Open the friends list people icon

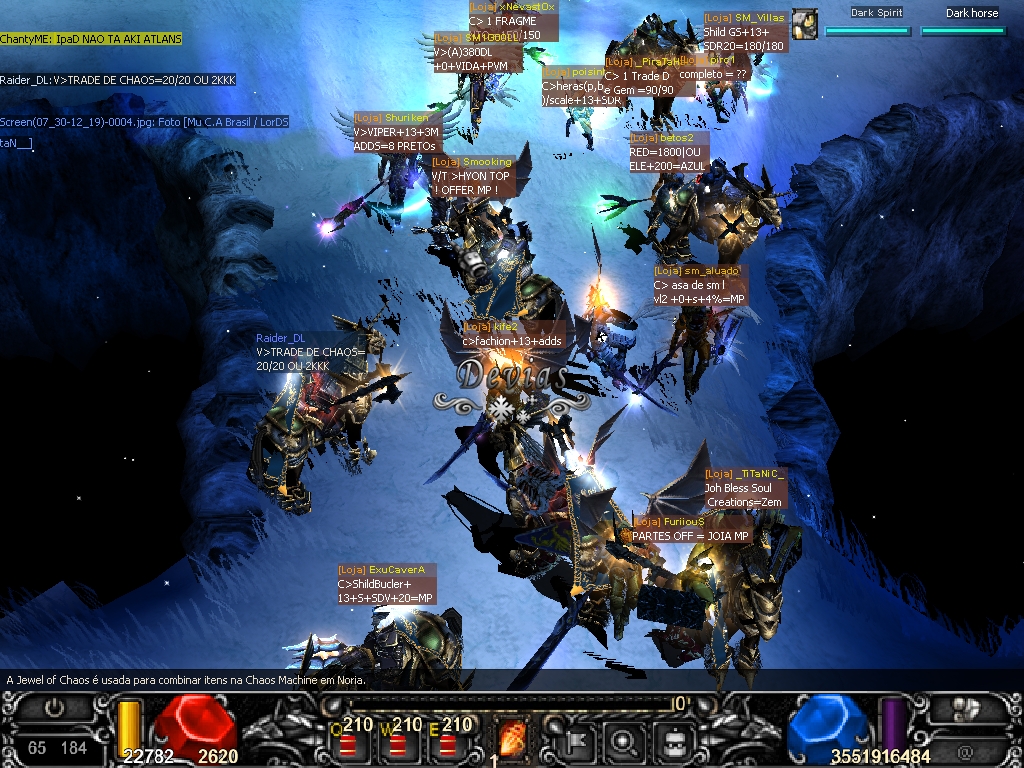coord(964,708)
